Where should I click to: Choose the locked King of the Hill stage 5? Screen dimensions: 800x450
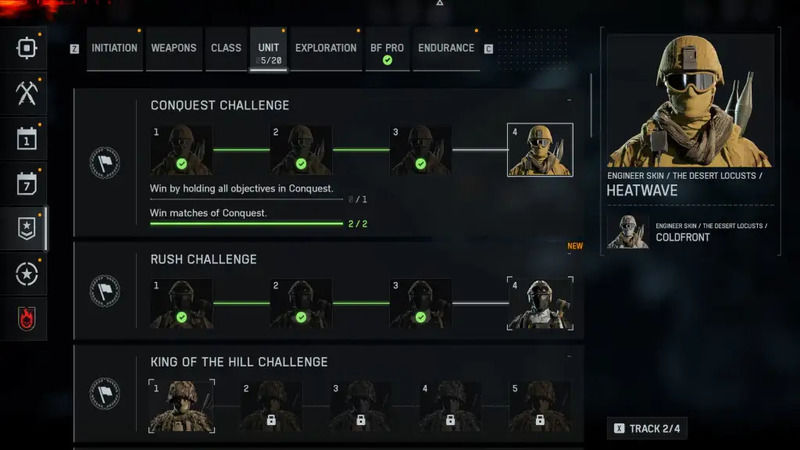point(540,406)
